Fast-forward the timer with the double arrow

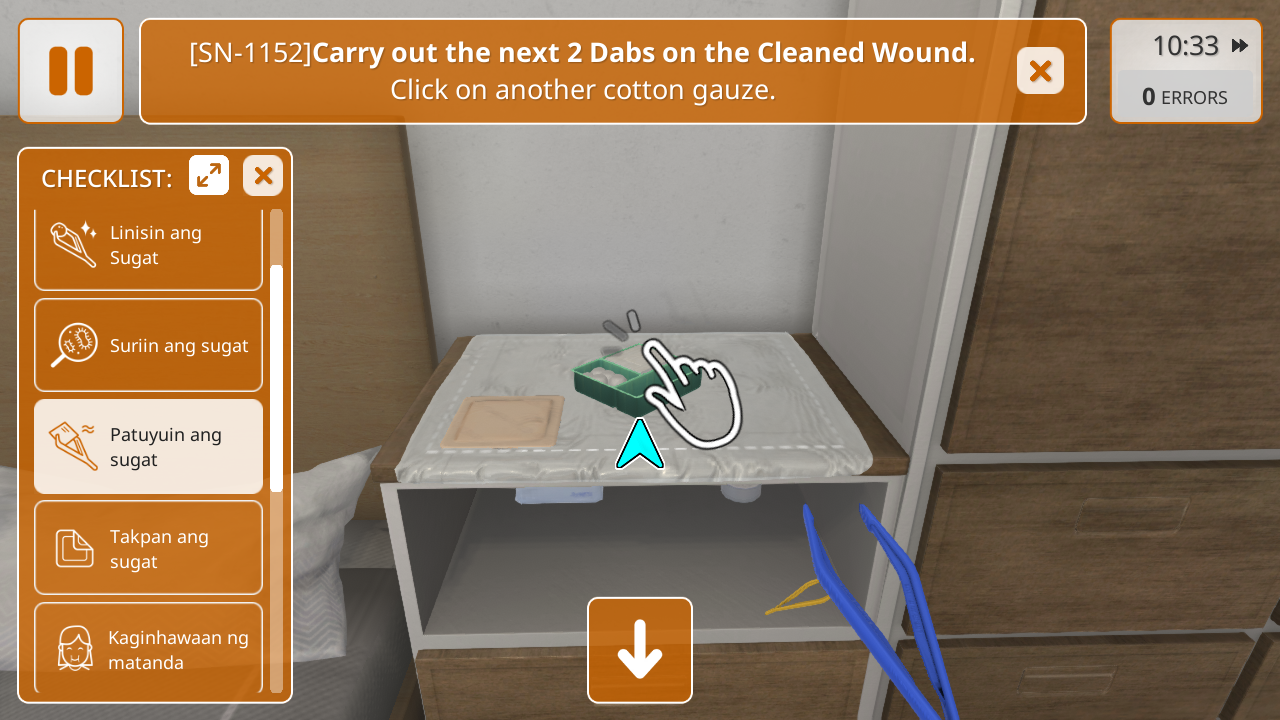[1240, 46]
